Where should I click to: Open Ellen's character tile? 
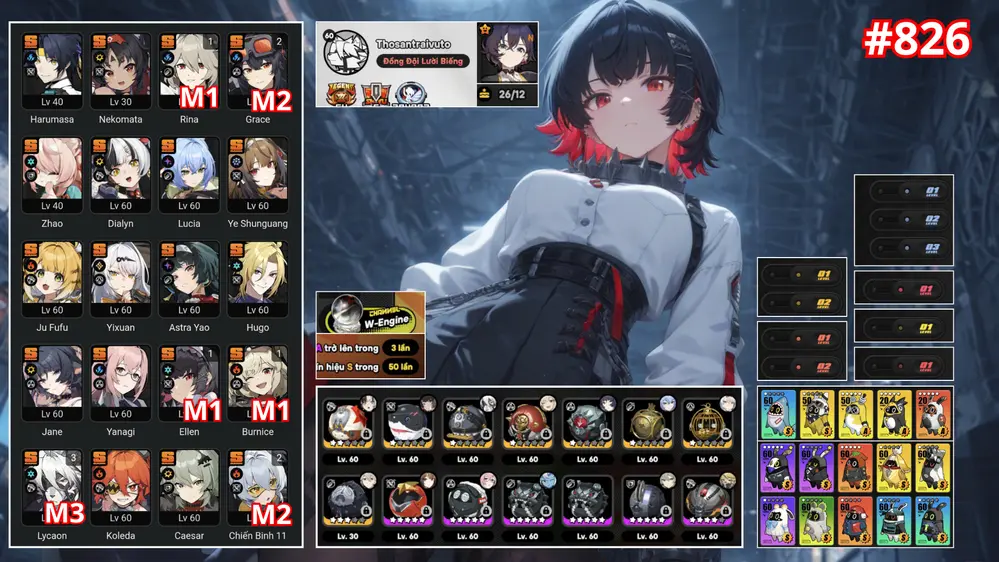coord(189,383)
